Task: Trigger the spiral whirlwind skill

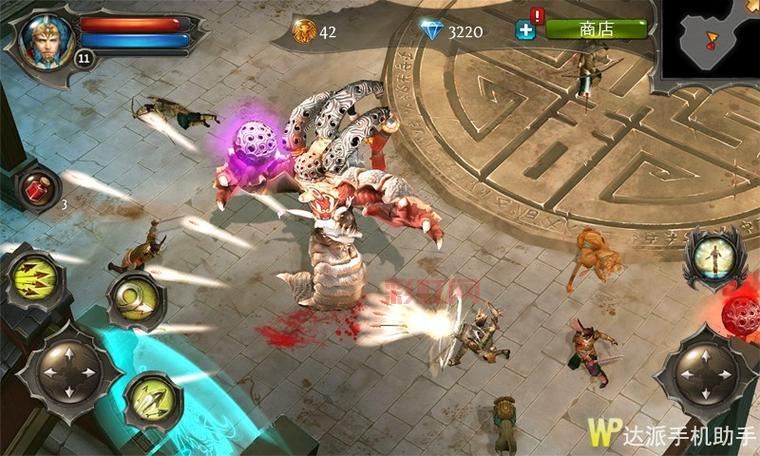Action: 136,298
